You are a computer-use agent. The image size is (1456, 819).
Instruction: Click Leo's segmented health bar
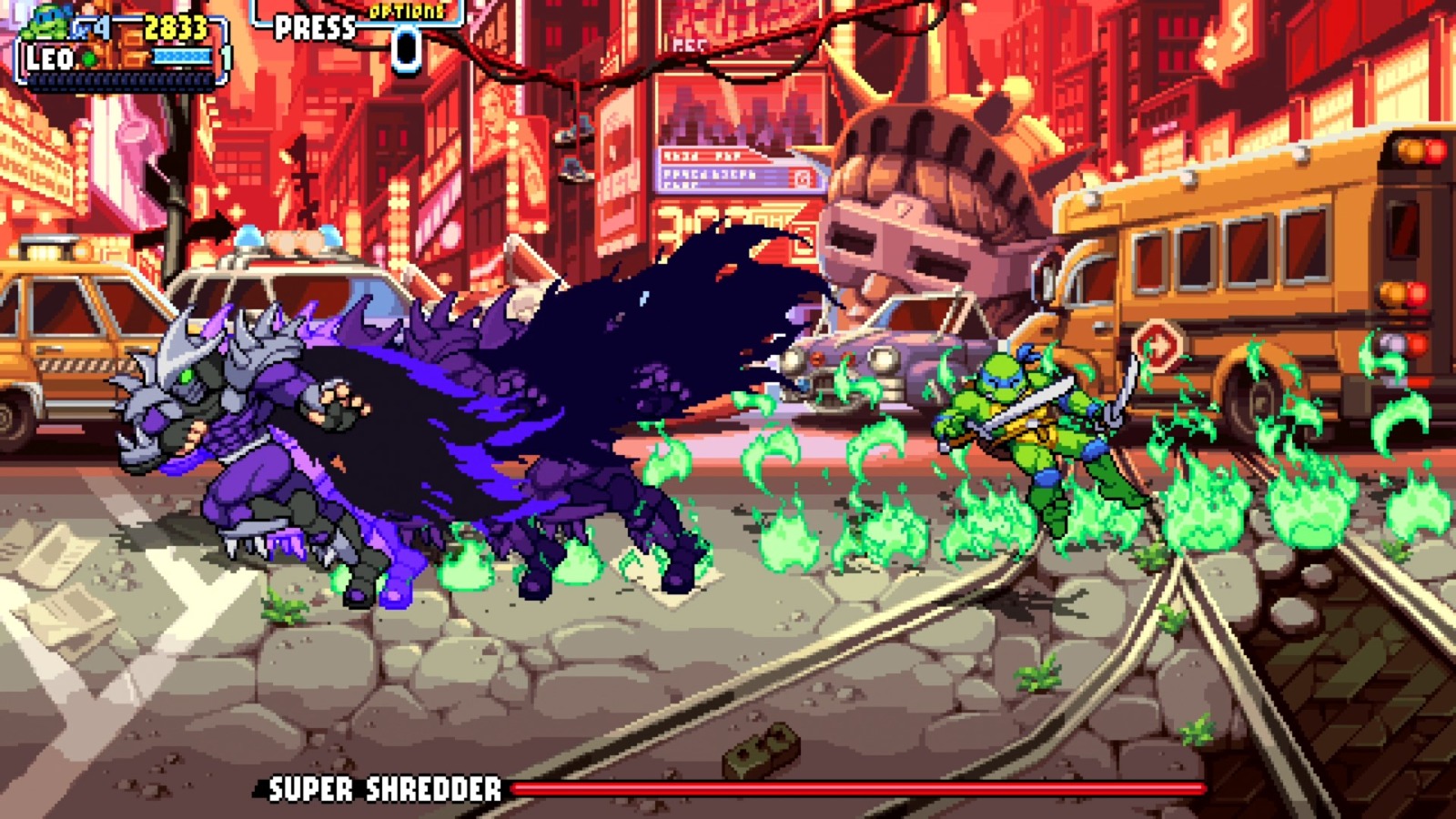point(118,80)
